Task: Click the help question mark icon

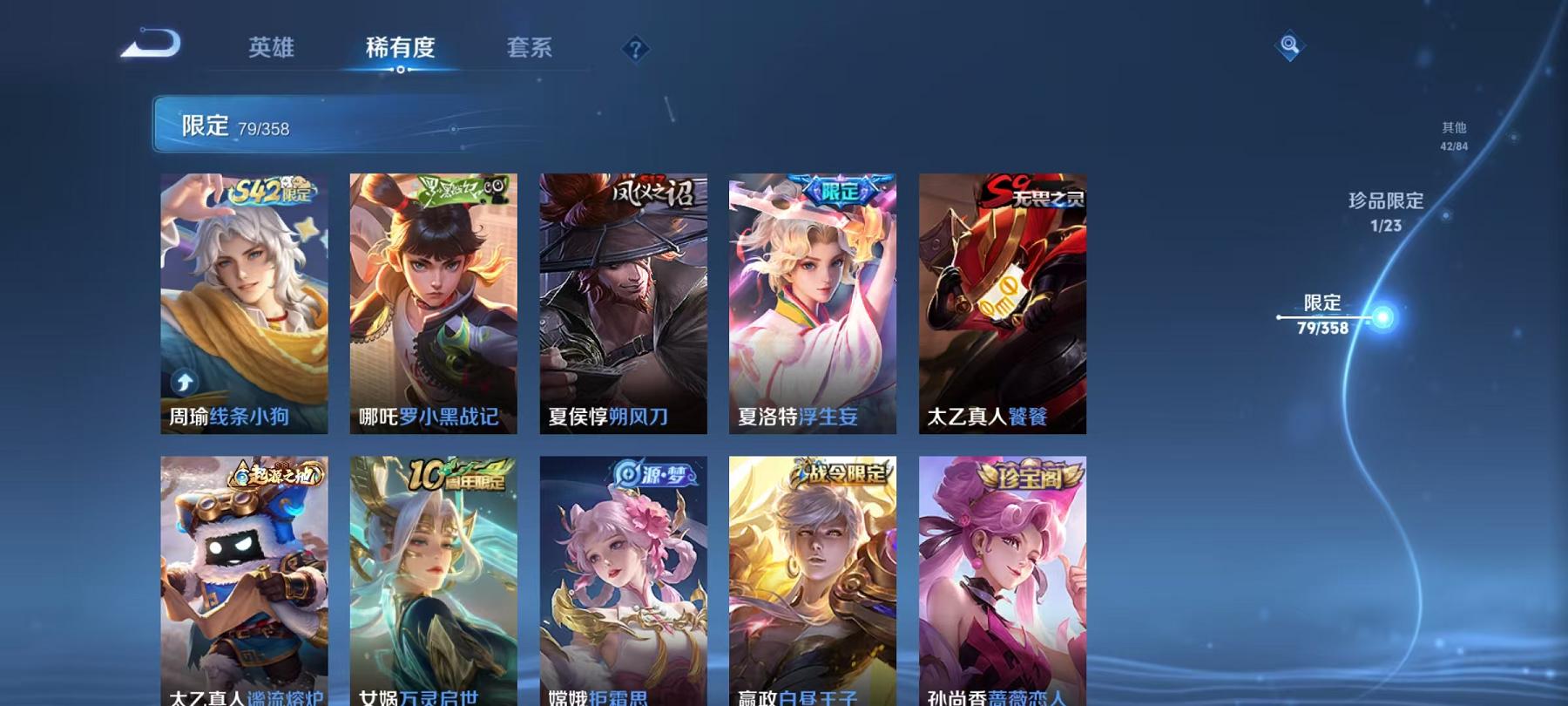Action: point(635,50)
